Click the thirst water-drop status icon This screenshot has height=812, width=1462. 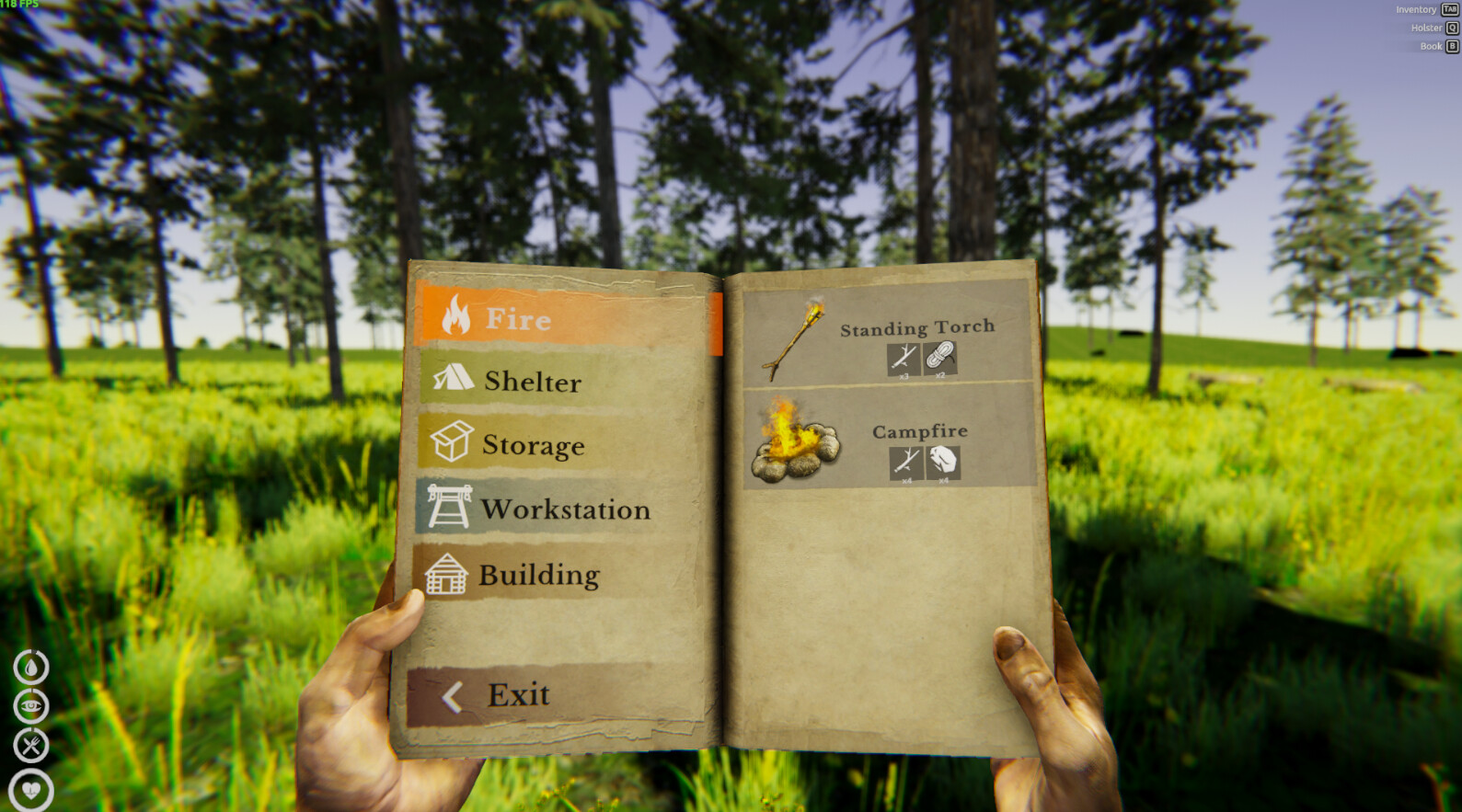(x=29, y=665)
